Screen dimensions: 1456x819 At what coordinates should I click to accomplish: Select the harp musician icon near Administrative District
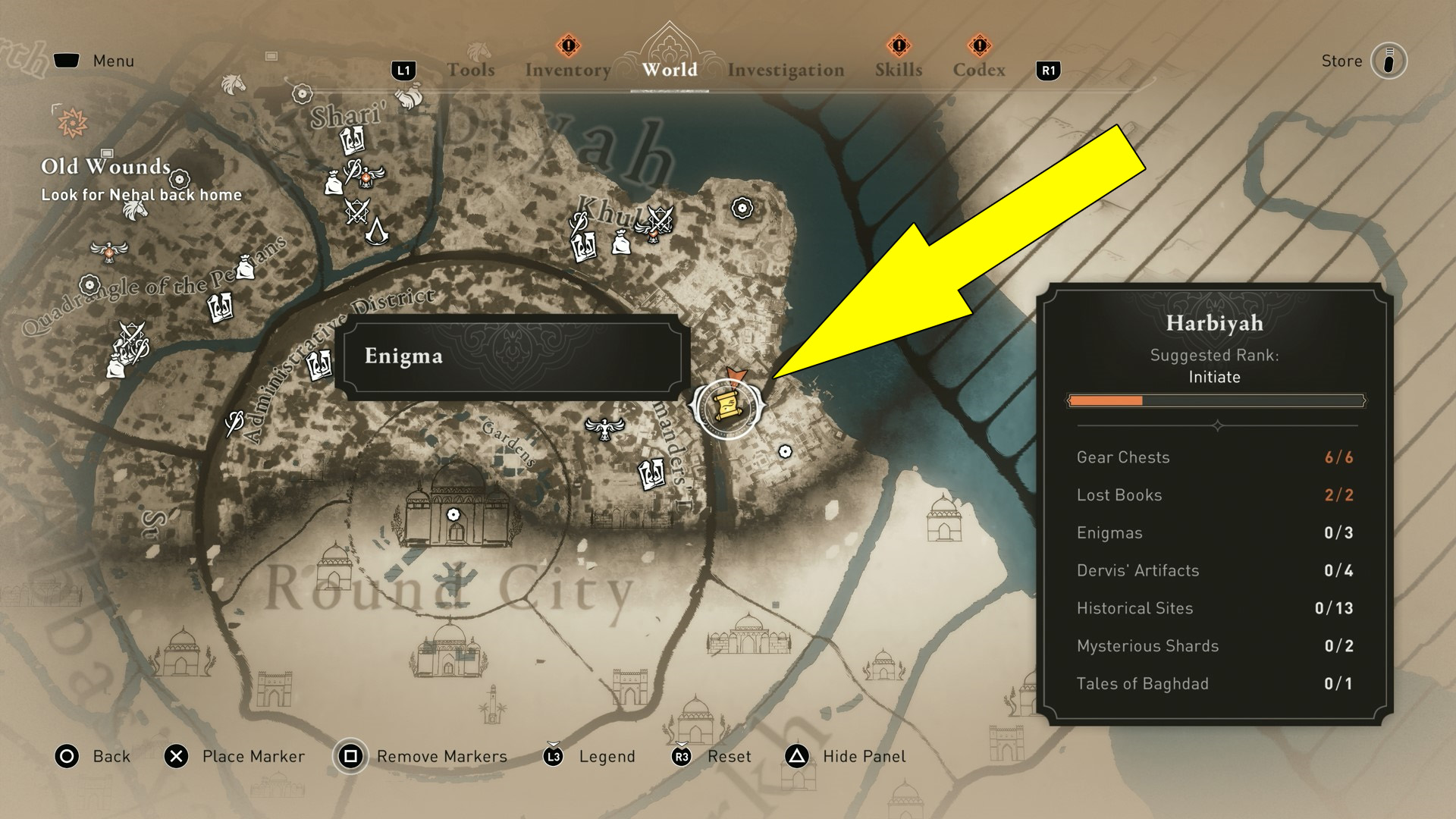[234, 419]
